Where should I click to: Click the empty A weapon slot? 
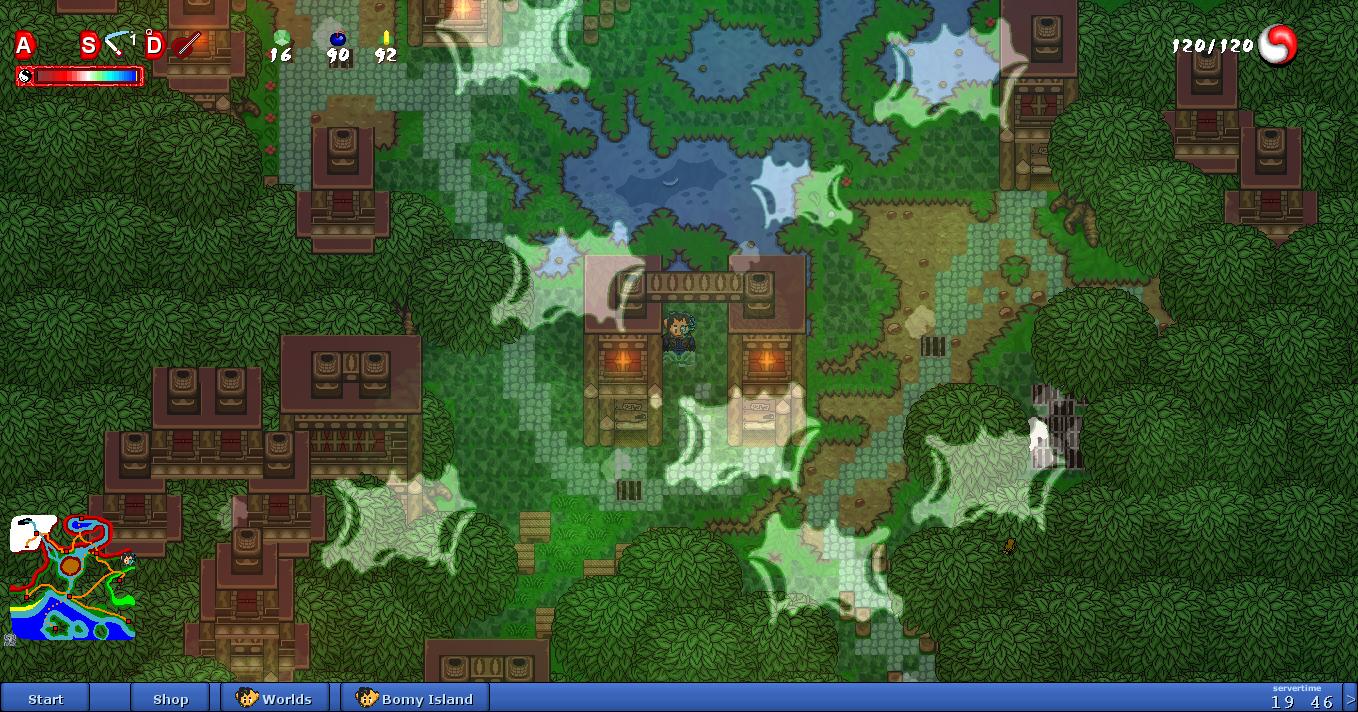(24, 45)
